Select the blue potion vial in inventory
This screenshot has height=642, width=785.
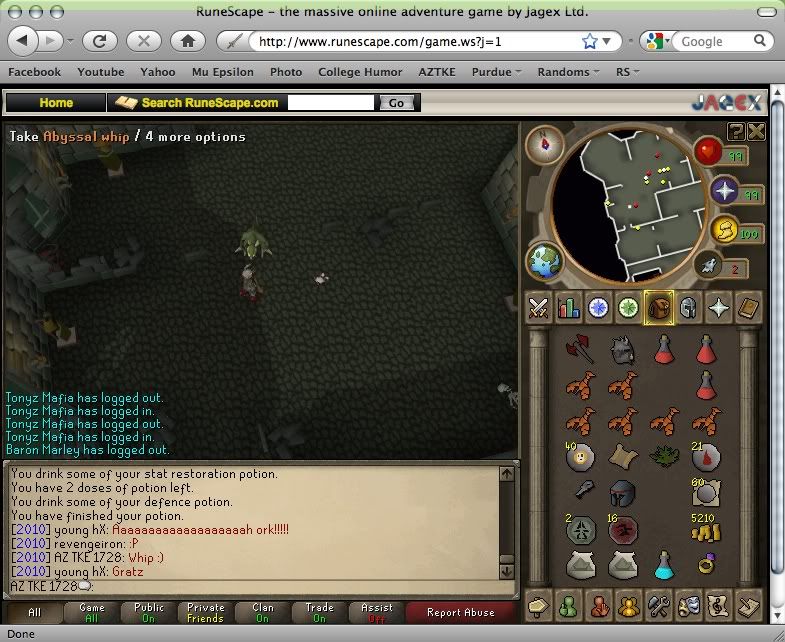(x=663, y=566)
